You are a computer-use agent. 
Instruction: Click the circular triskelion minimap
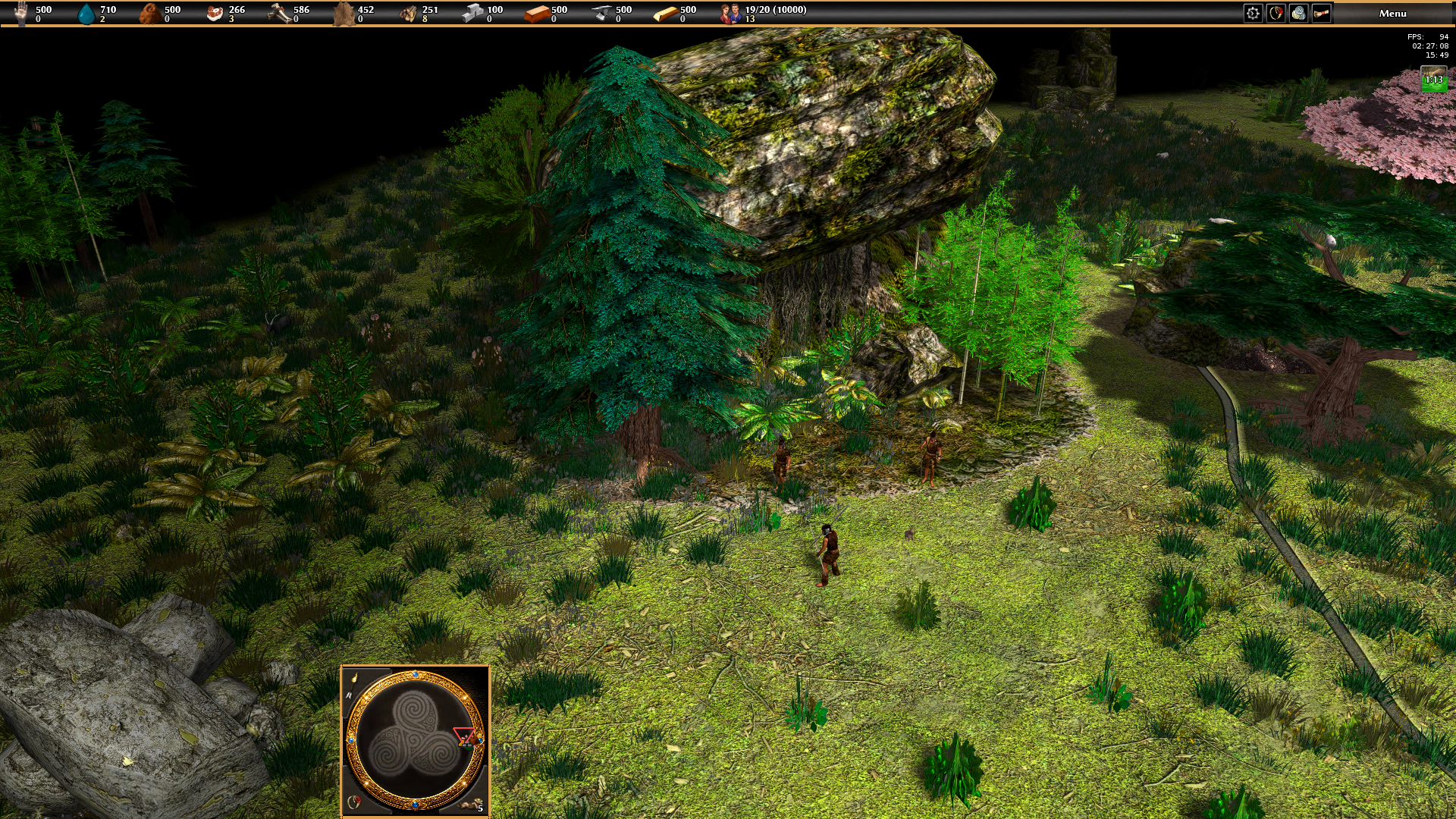tap(415, 740)
